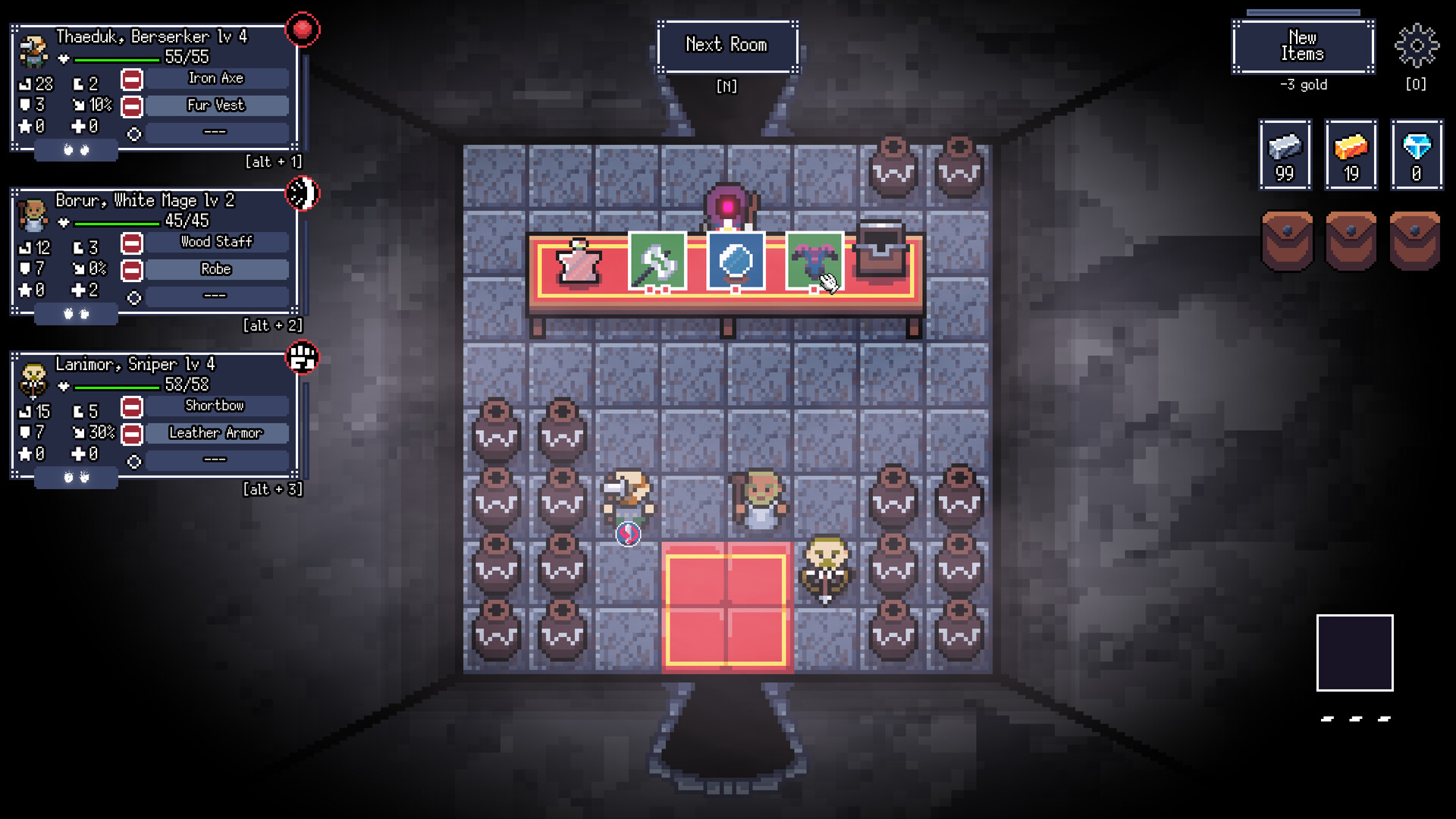Click the iron ingot resource counter showing 99
The width and height of the screenshot is (1456, 819).
point(1285,155)
